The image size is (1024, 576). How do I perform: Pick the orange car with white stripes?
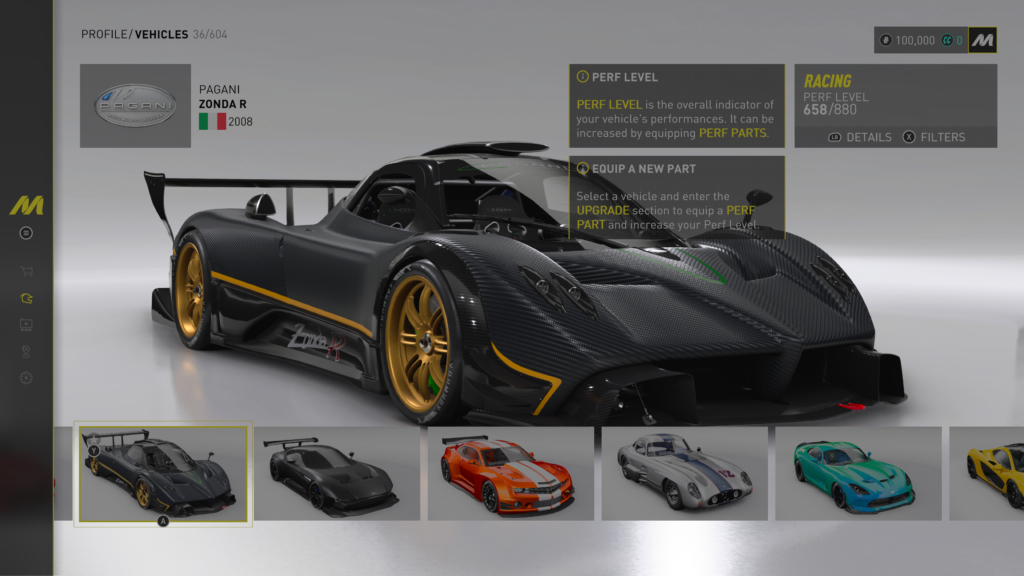(x=510, y=473)
